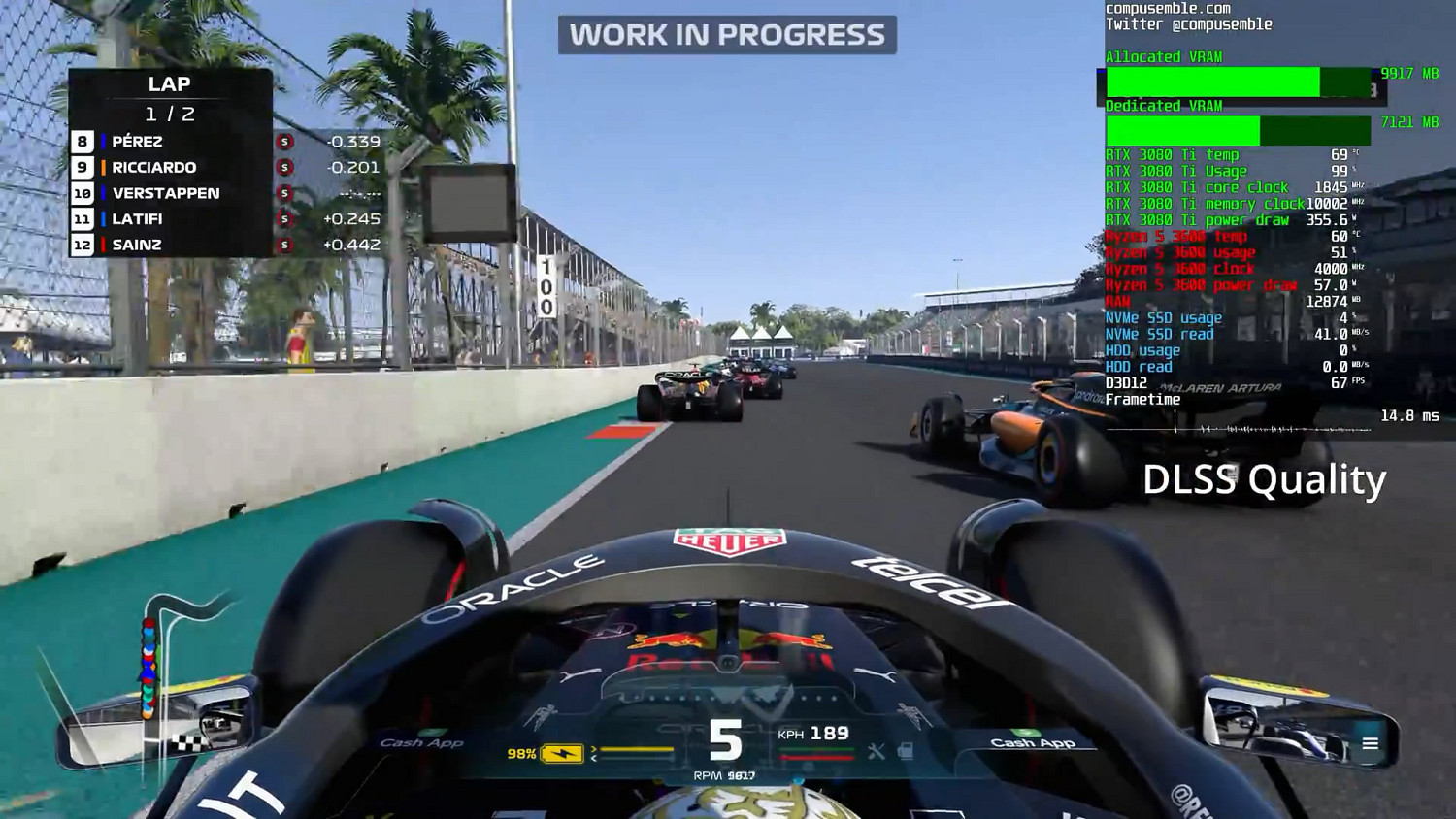Image resolution: width=1456 pixels, height=819 pixels.
Task: Click the fuel pump icon on the steering wheel display
Action: click(x=907, y=751)
